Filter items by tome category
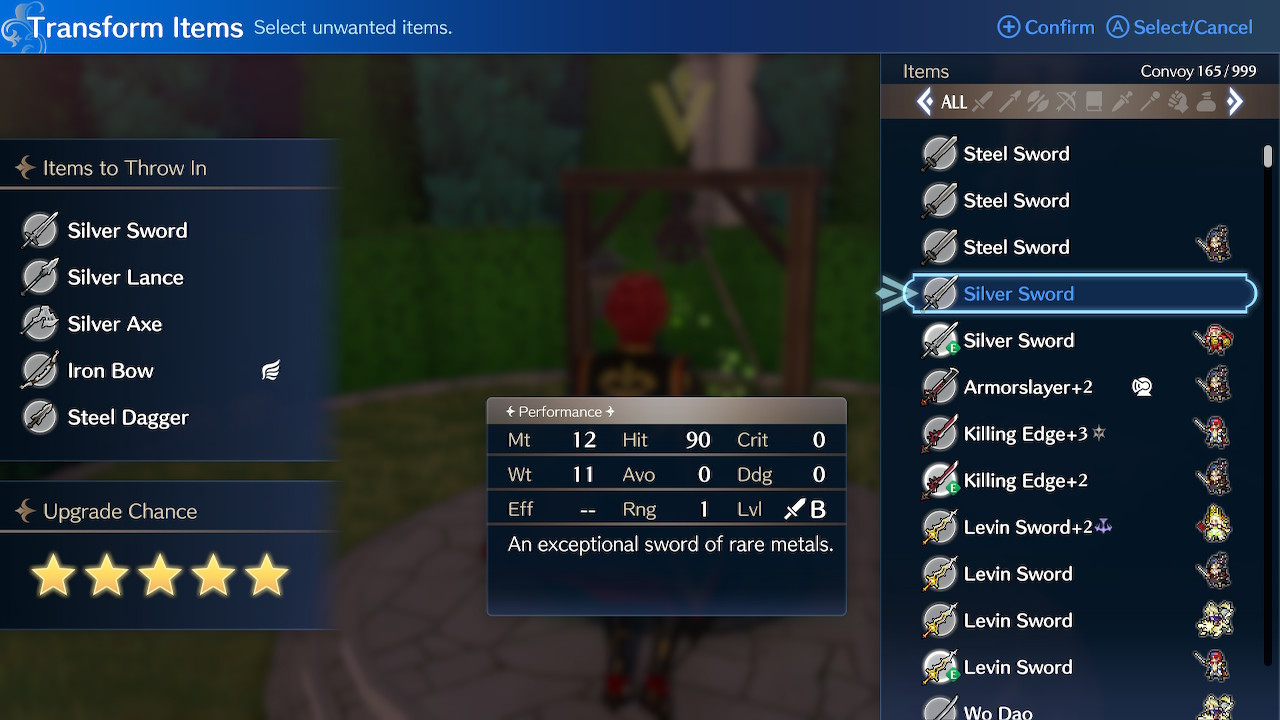 pyautogui.click(x=1092, y=101)
